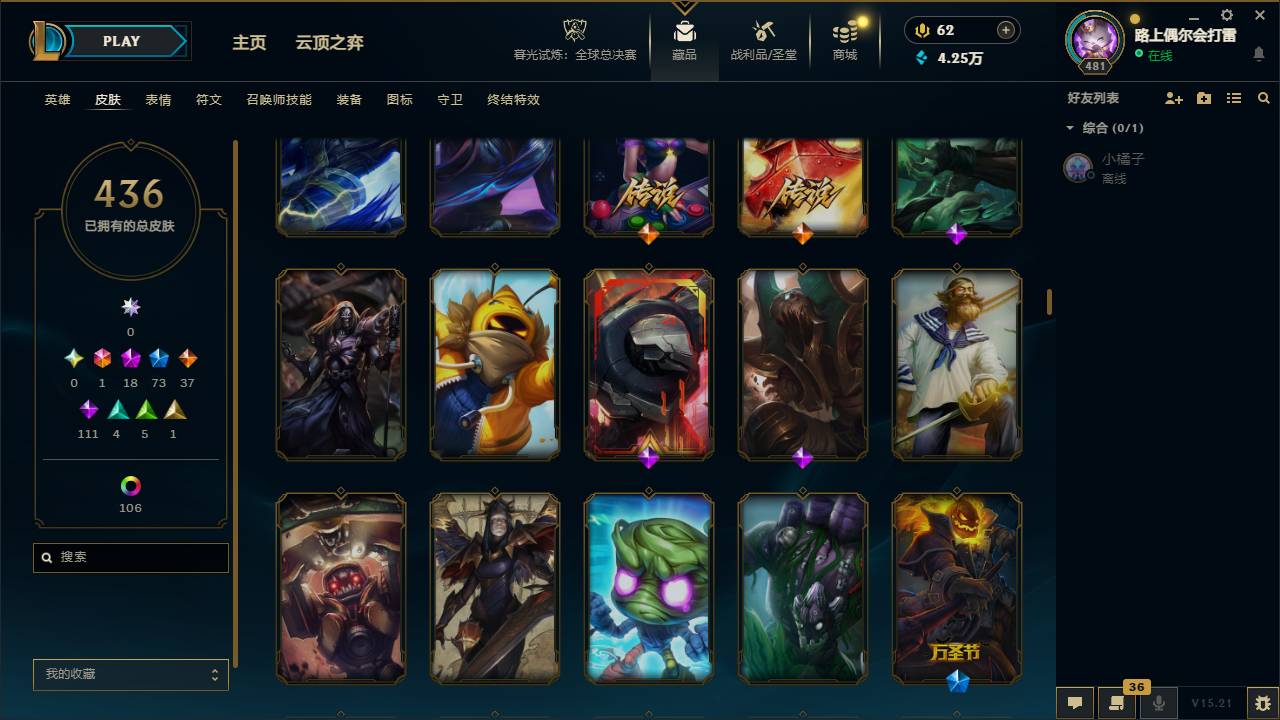Open the 我的收藏 dropdown
The width and height of the screenshot is (1280, 720).
130,675
